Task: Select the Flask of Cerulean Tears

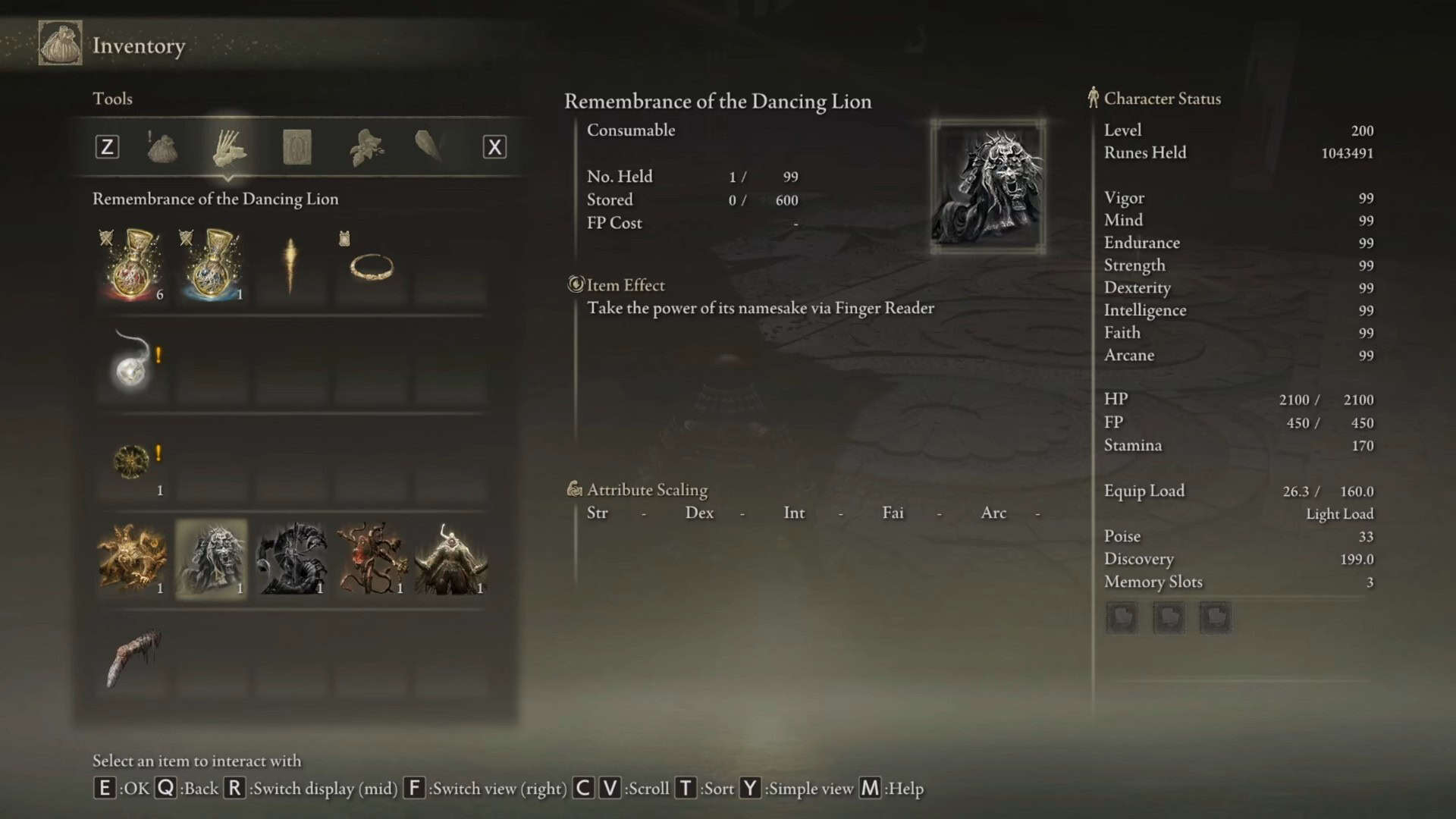Action: (212, 265)
